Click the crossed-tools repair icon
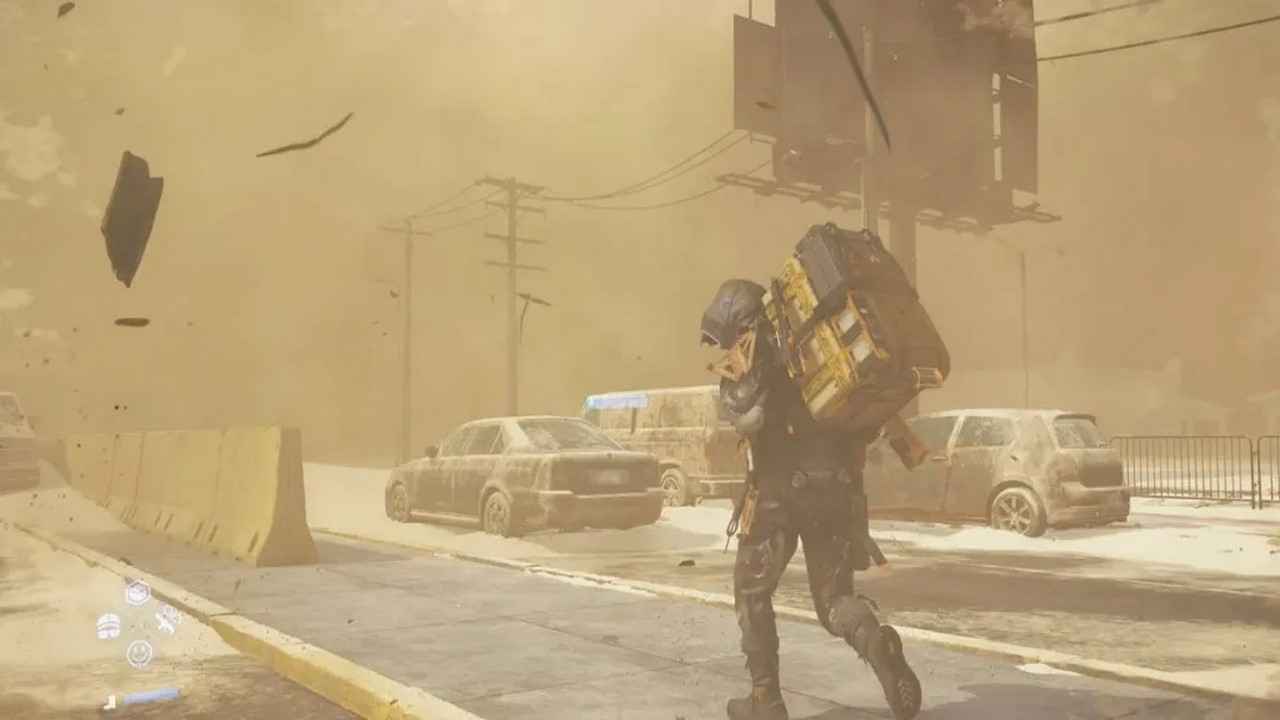This screenshot has width=1280, height=720. click(166, 621)
